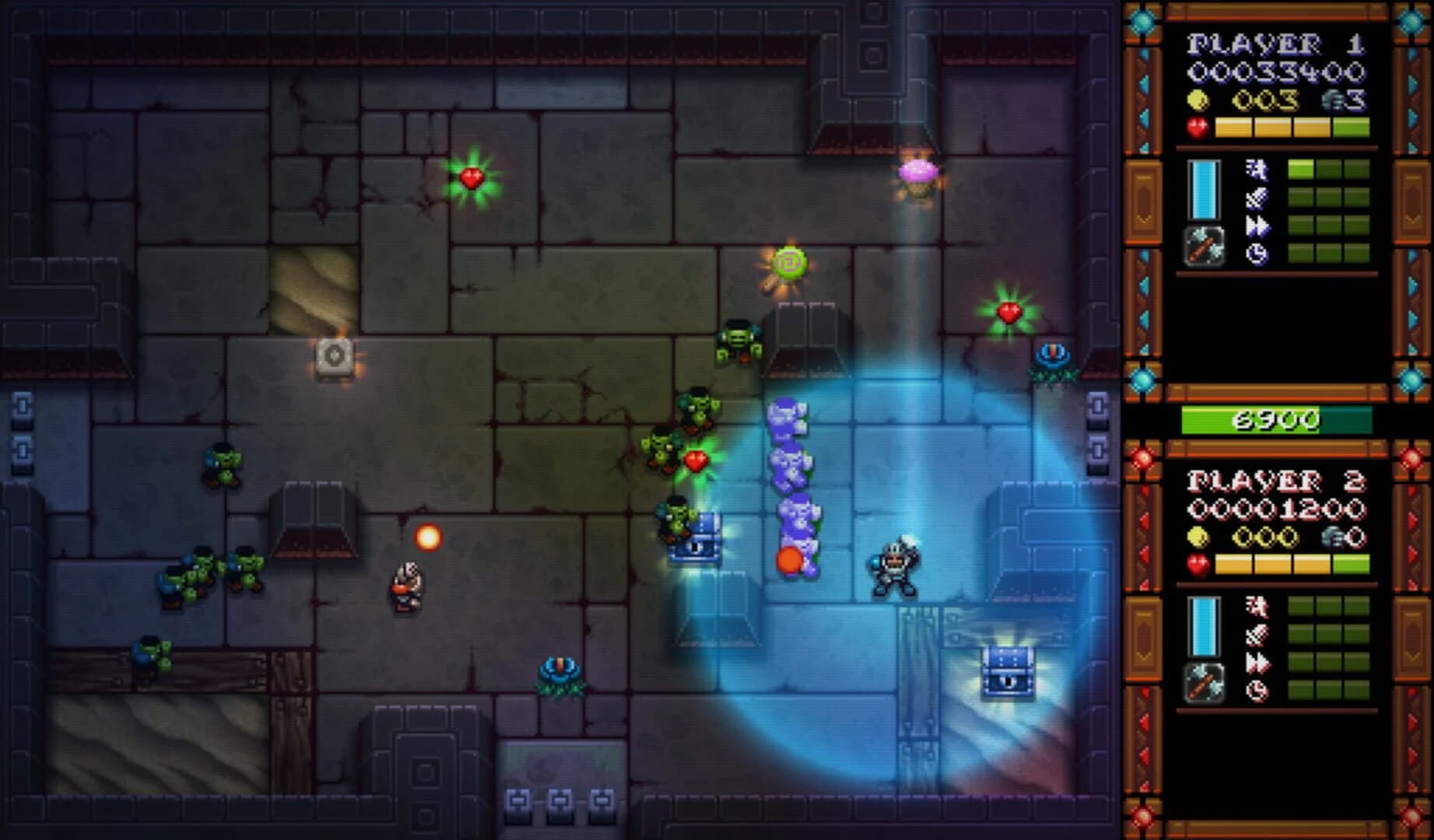Select the PLAYER 1 panel header
The height and width of the screenshot is (840, 1434).
(1276, 43)
